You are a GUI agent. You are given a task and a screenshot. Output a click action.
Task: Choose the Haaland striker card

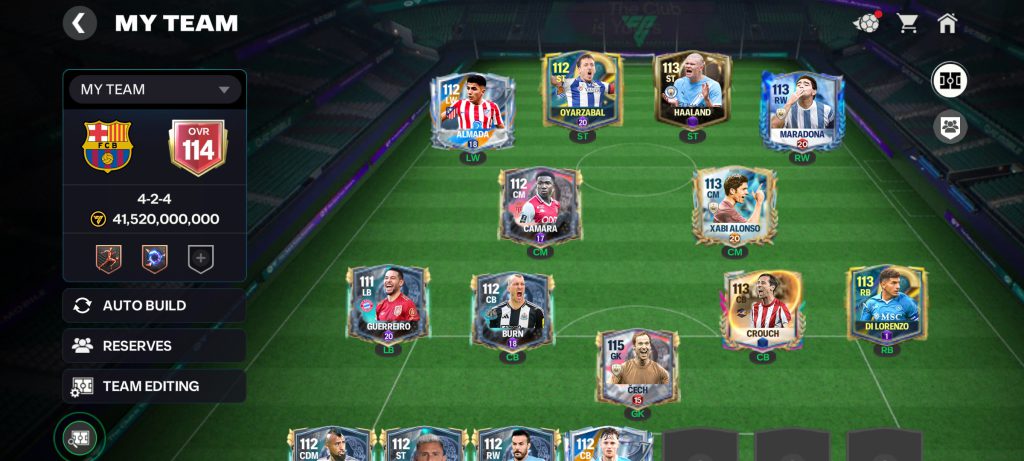click(x=692, y=92)
